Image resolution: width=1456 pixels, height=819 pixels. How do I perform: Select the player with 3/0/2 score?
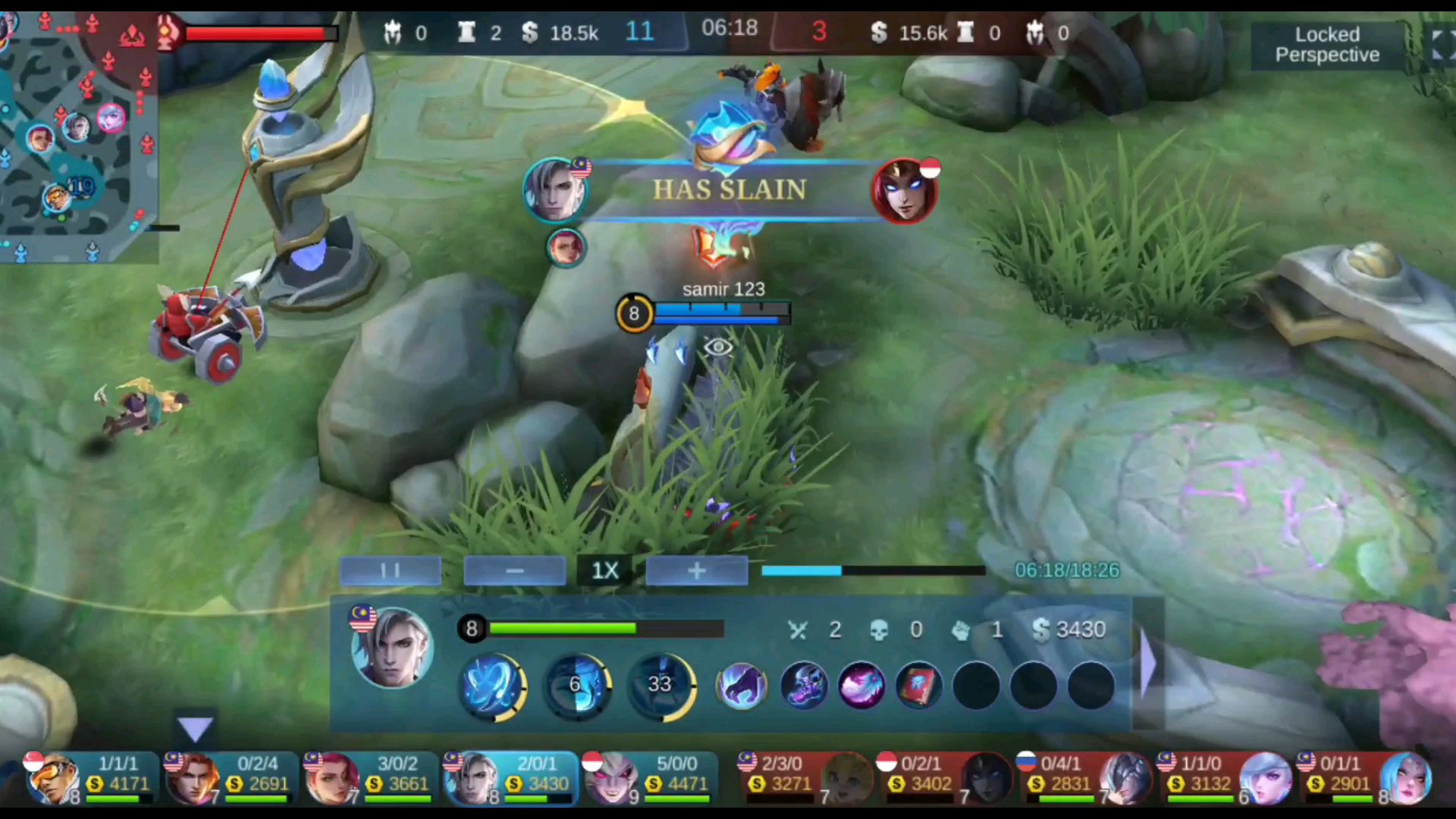pyautogui.click(x=370, y=777)
